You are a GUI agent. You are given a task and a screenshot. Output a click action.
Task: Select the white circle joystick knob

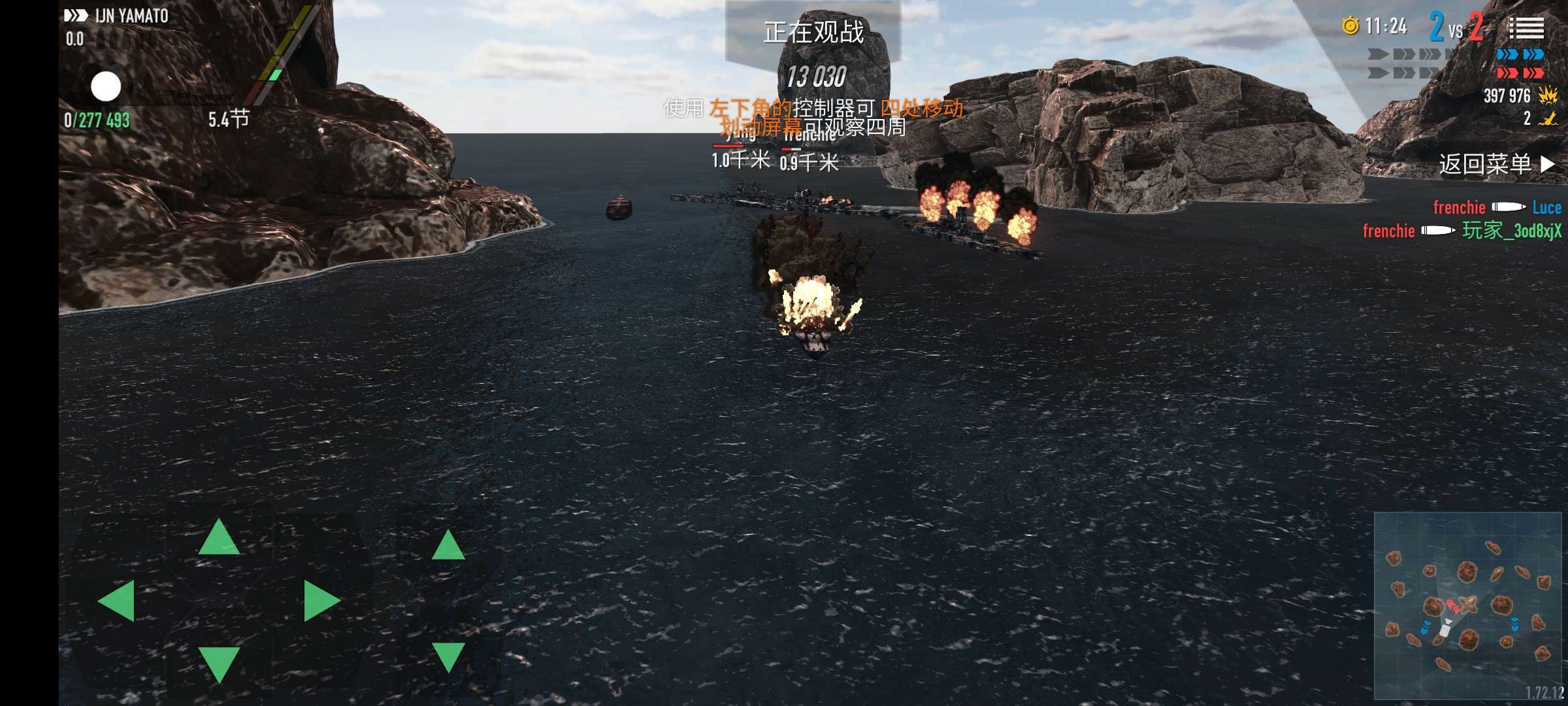coord(106,87)
